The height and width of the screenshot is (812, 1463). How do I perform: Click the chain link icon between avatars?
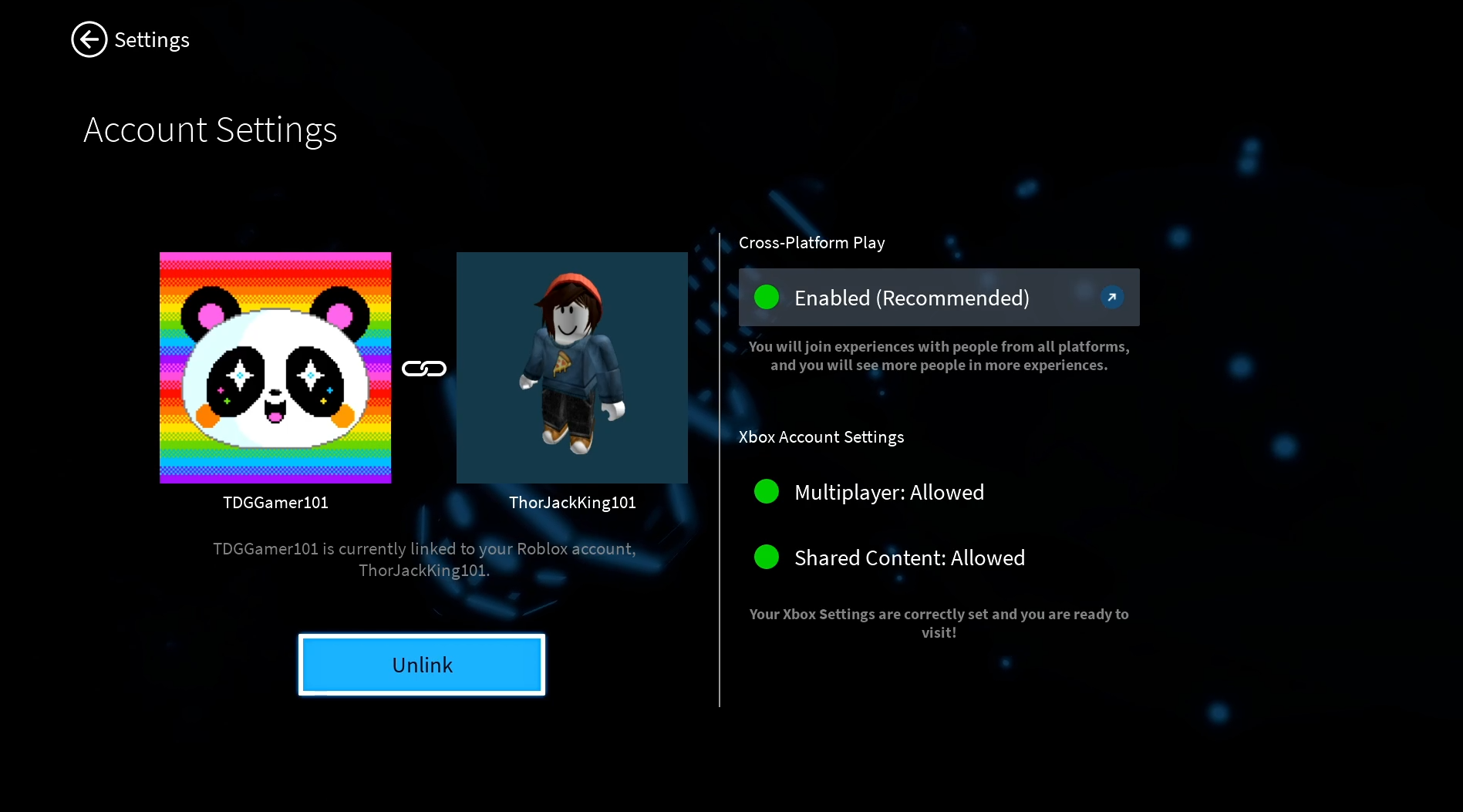click(x=424, y=368)
